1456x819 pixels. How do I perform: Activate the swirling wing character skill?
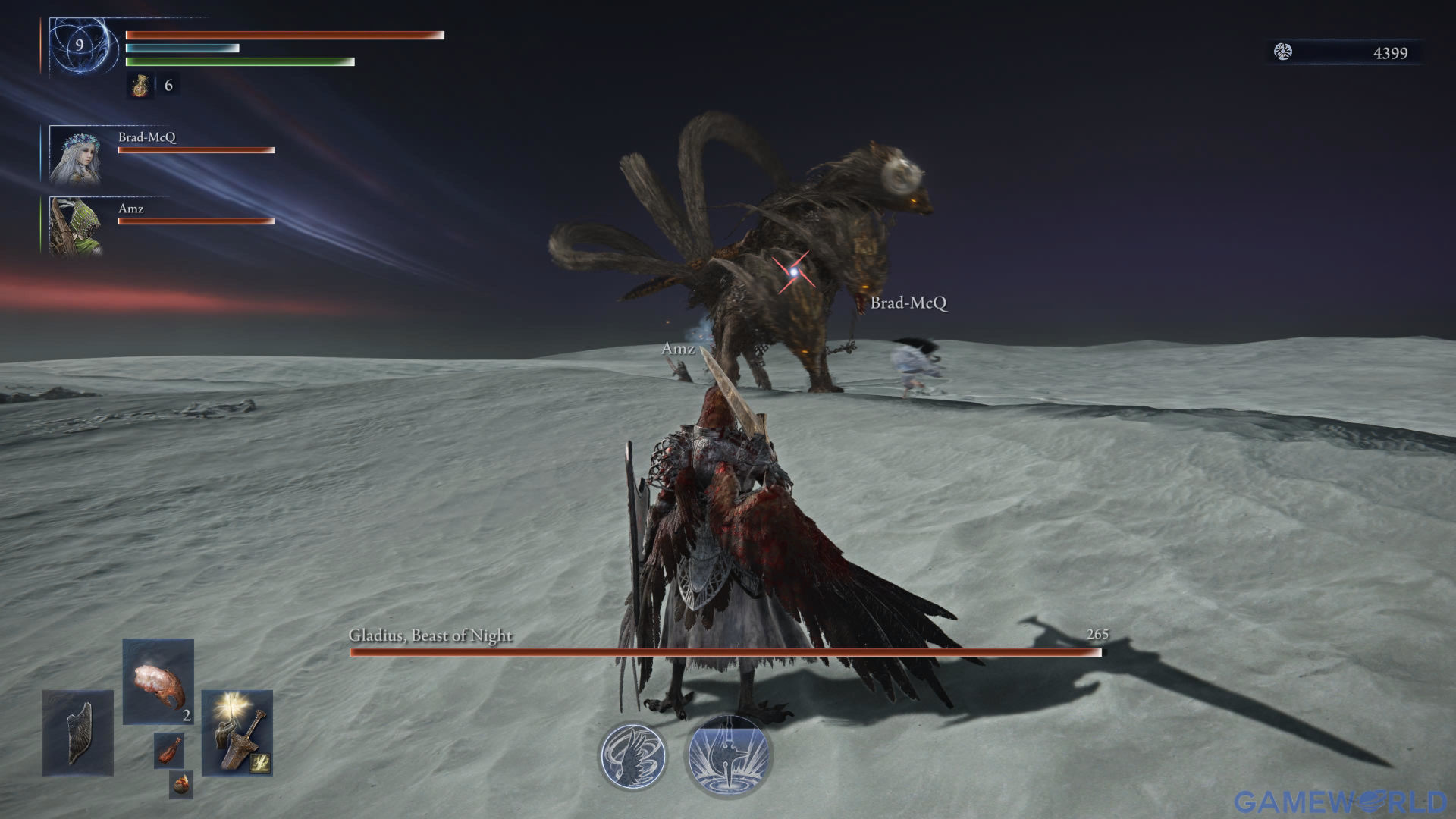[632, 756]
